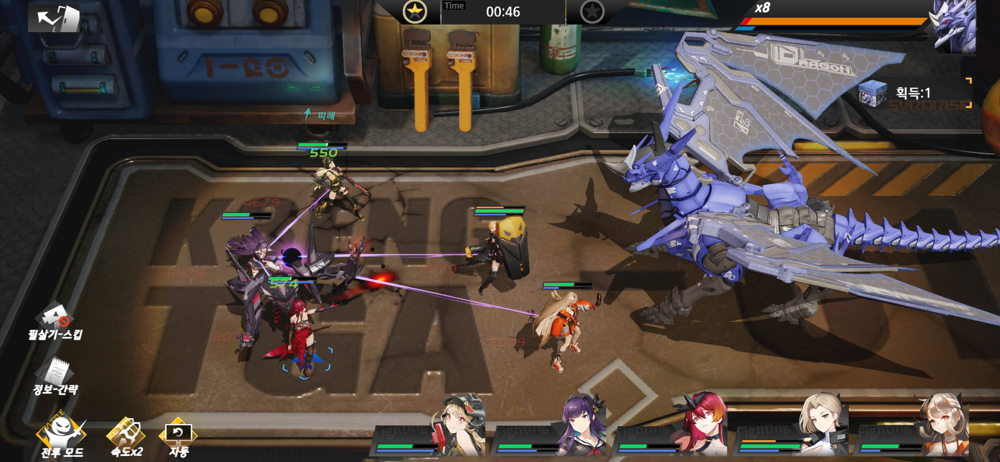
Task: Toggle the 필살기-스킵 ultimate skip option
Action: (x=55, y=322)
